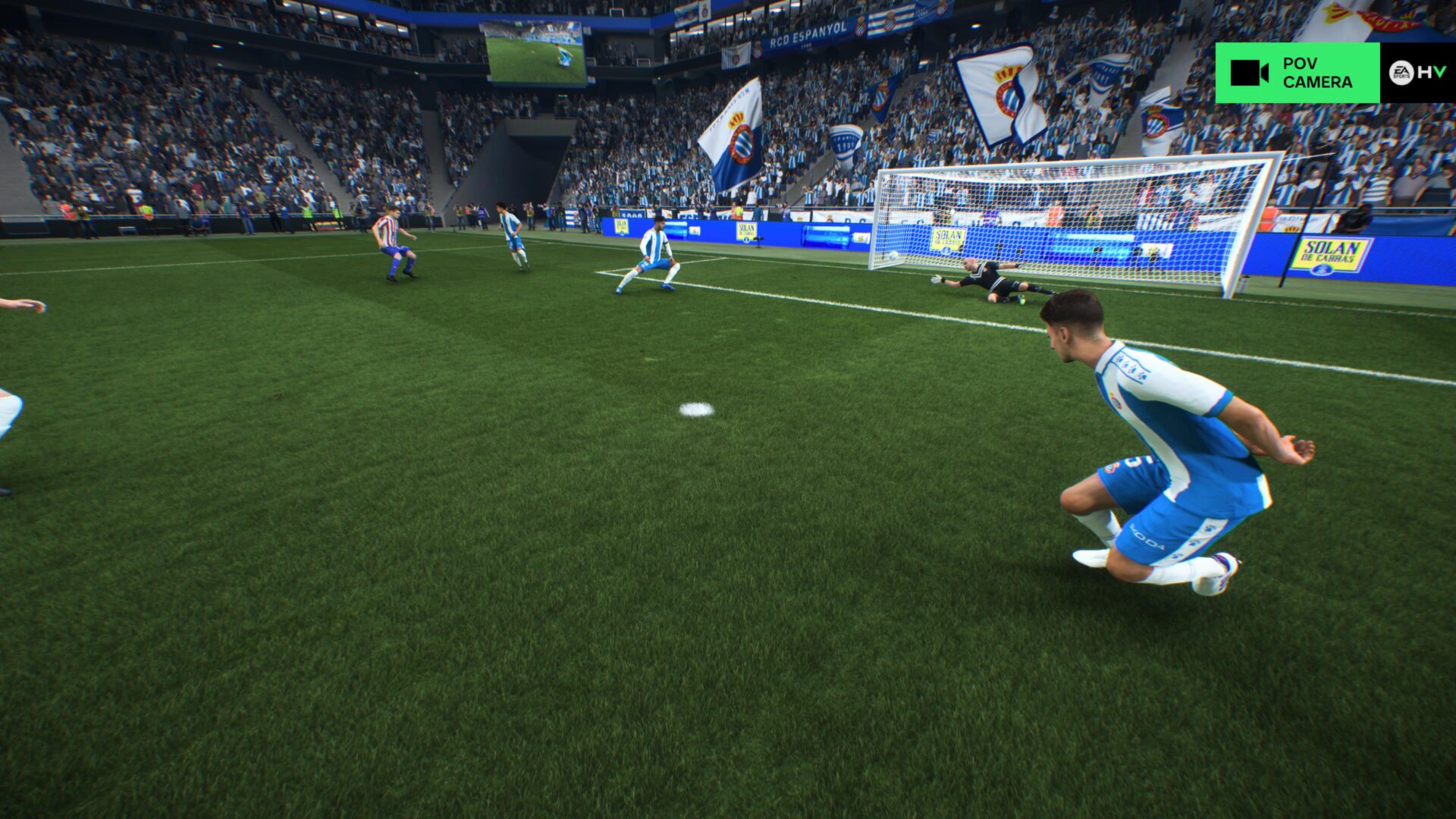Click the EA Sports HV logo
This screenshot has height=819, width=1456.
(1417, 73)
